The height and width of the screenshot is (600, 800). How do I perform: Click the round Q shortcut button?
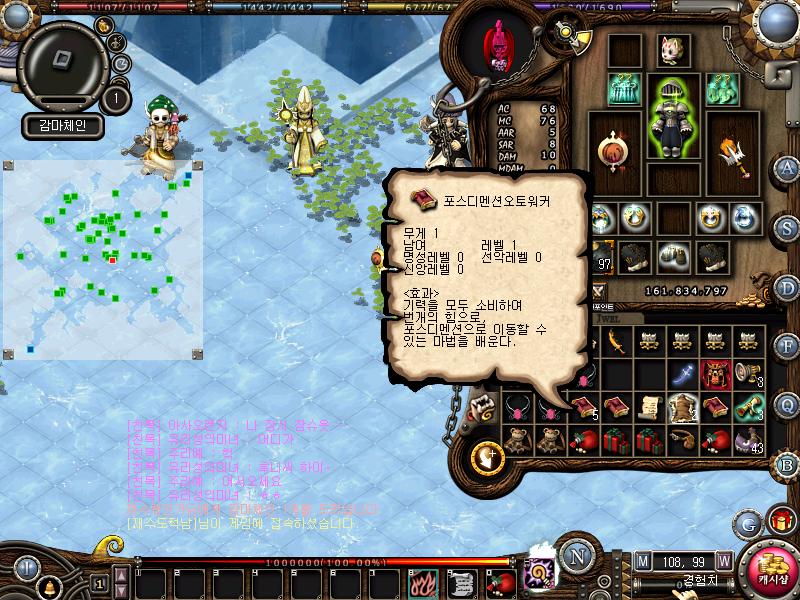click(787, 404)
